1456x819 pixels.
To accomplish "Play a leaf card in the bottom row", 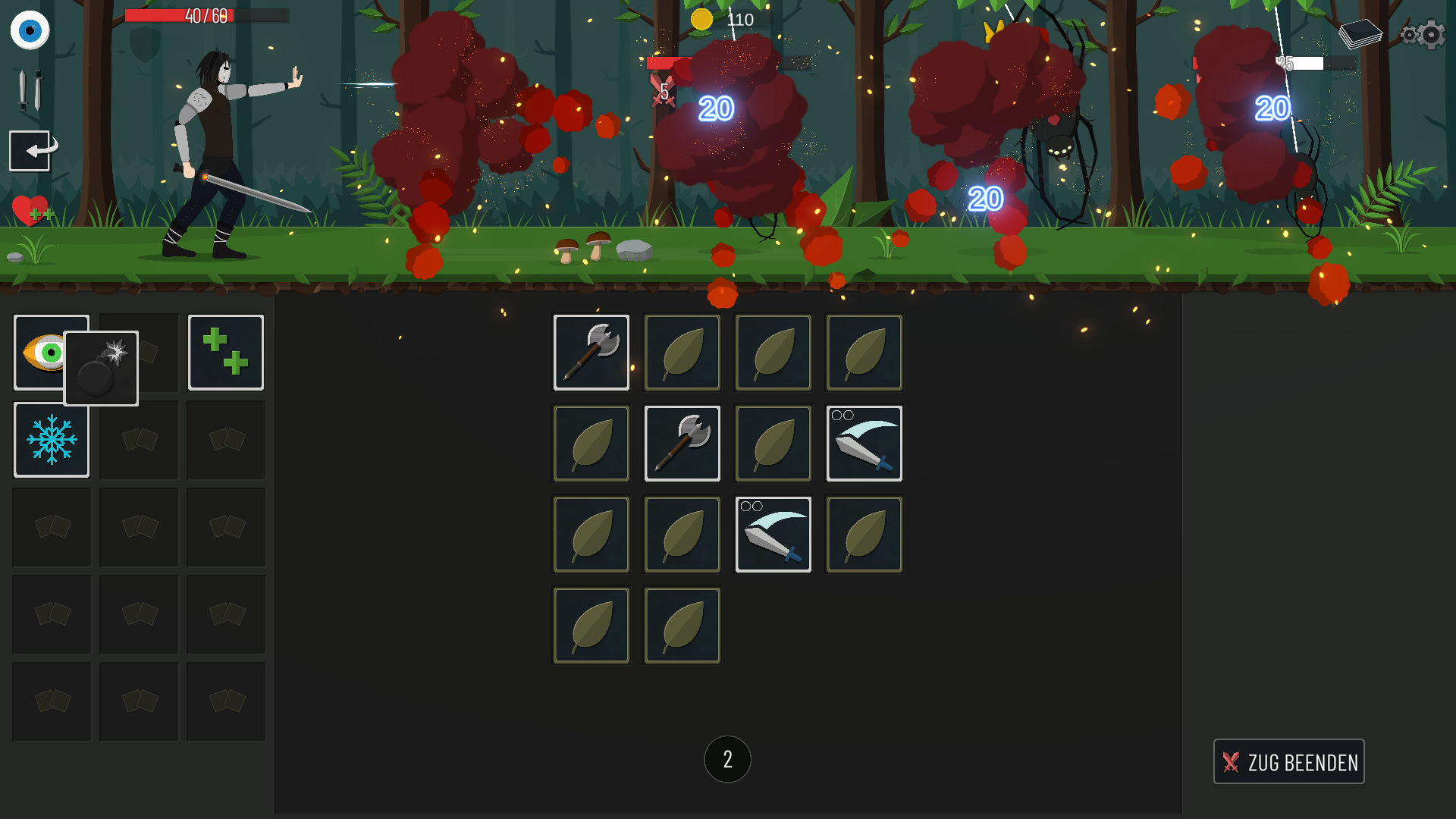I will pyautogui.click(x=591, y=625).
